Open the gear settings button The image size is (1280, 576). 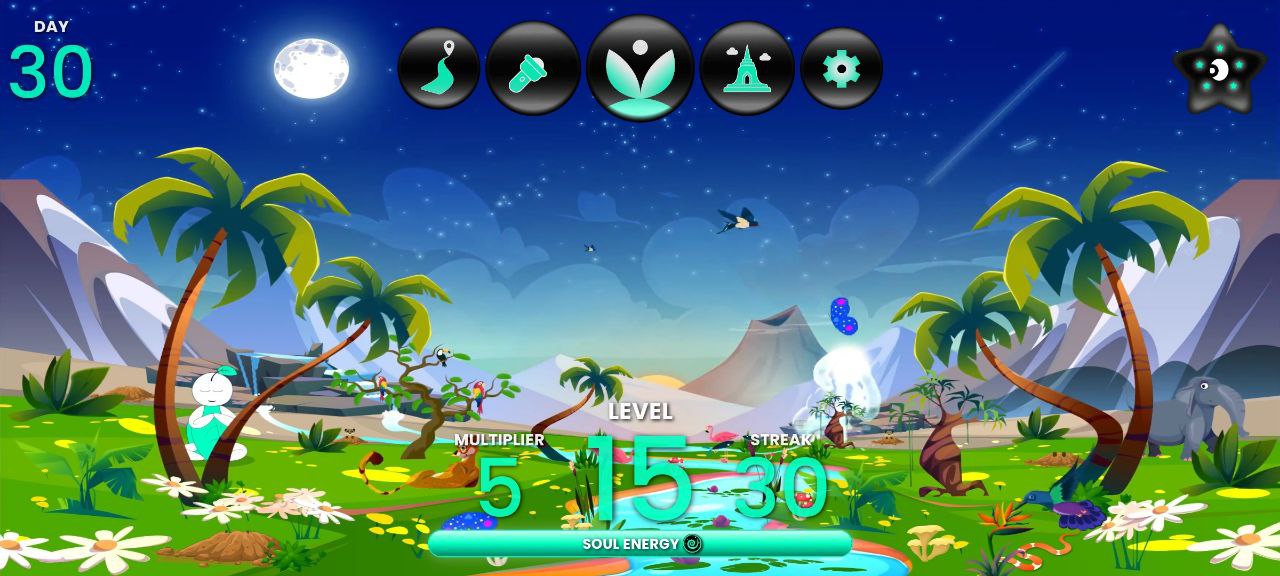tap(841, 68)
